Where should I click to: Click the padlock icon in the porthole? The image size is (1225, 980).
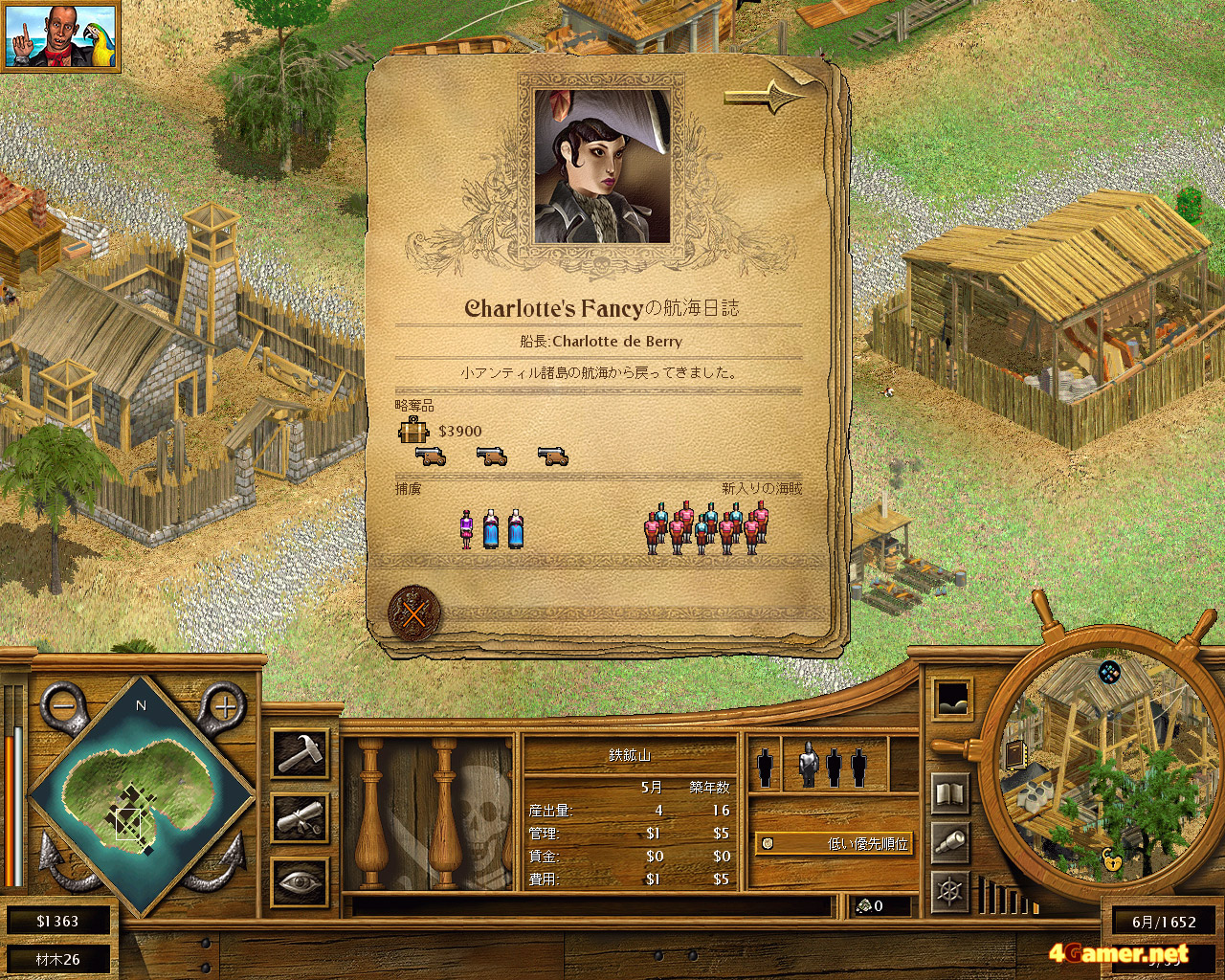coord(1114,858)
